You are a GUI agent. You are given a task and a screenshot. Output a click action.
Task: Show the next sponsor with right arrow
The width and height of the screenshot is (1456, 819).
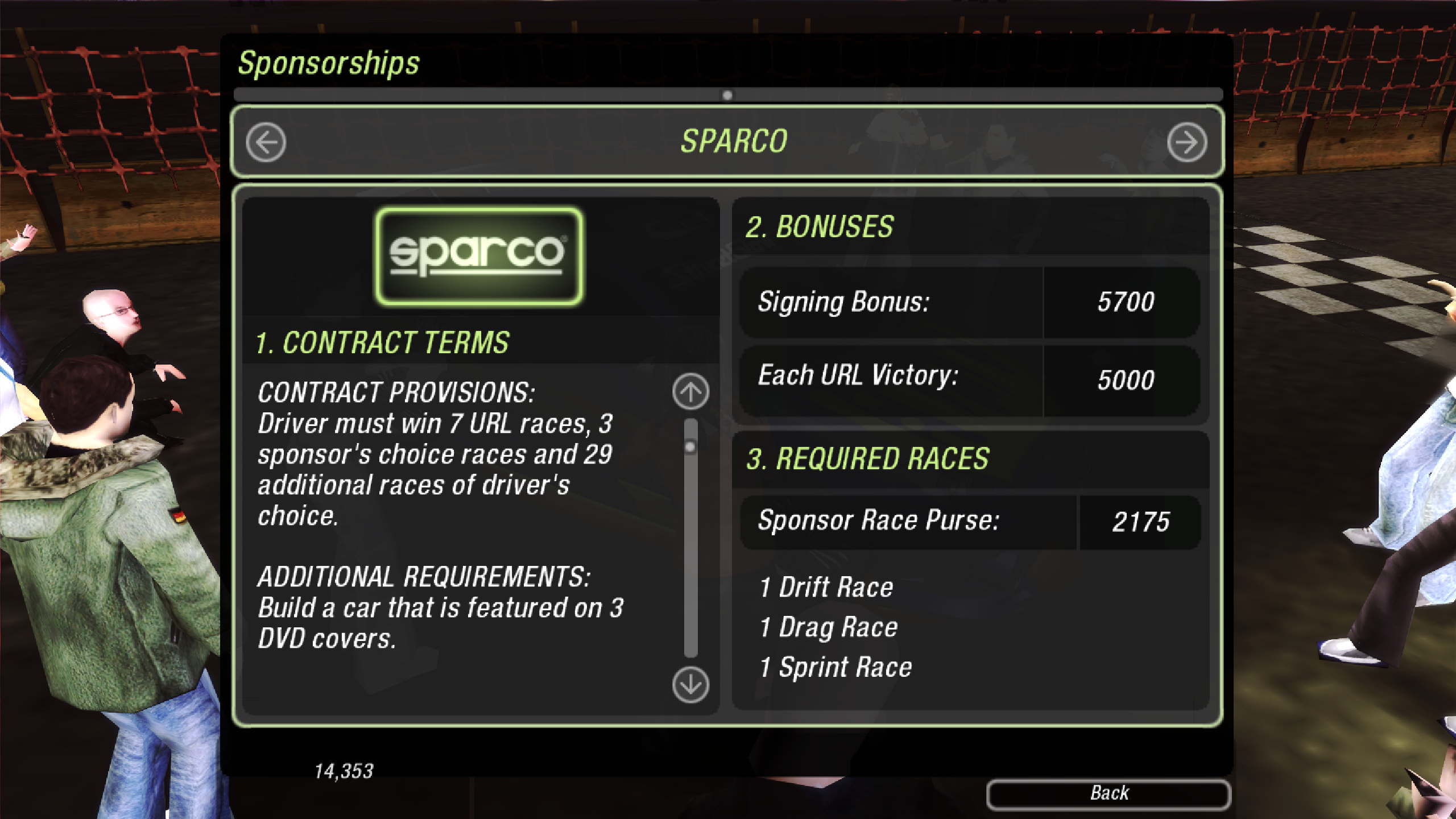[x=1186, y=142]
